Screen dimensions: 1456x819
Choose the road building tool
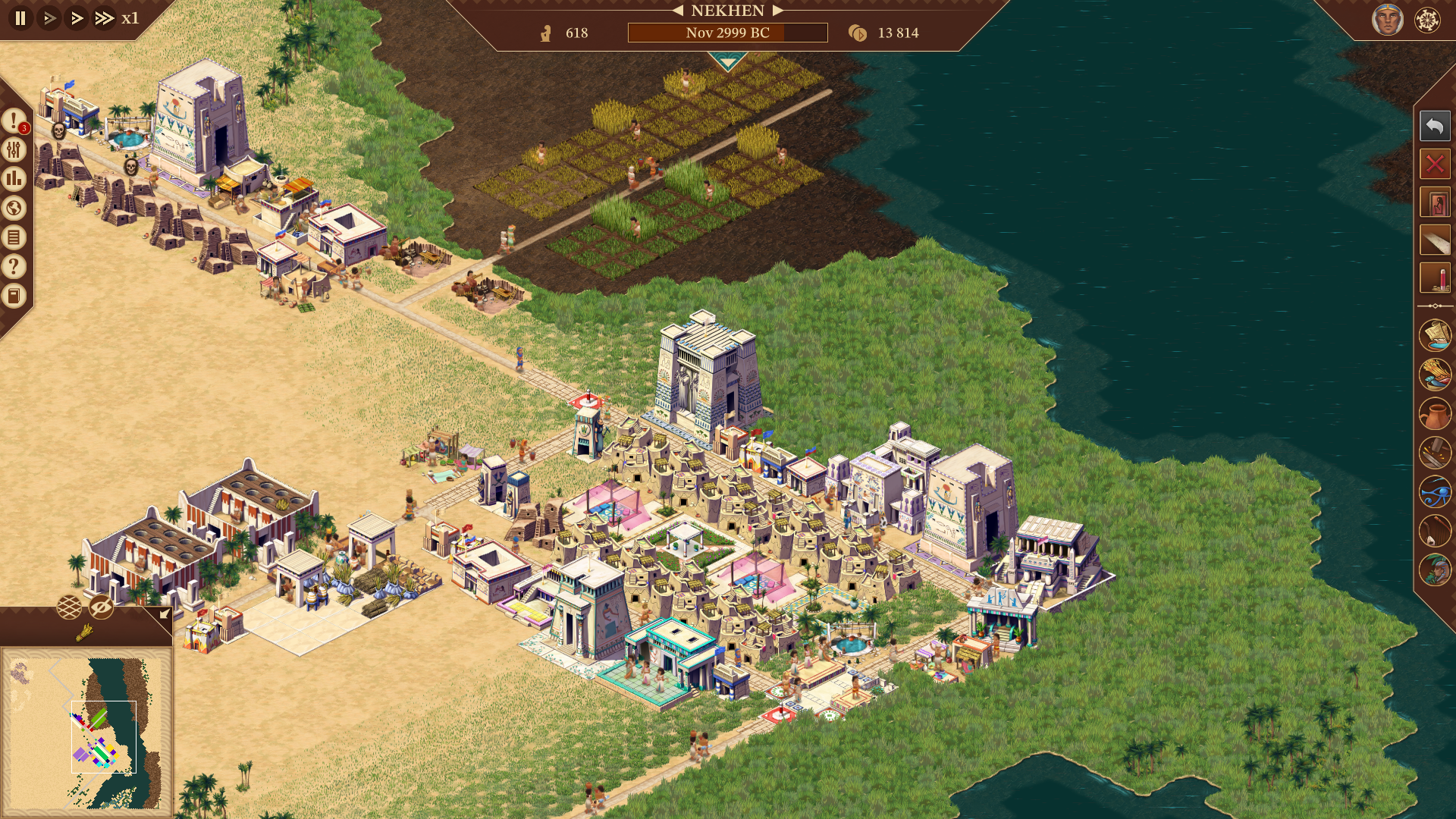(1434, 241)
